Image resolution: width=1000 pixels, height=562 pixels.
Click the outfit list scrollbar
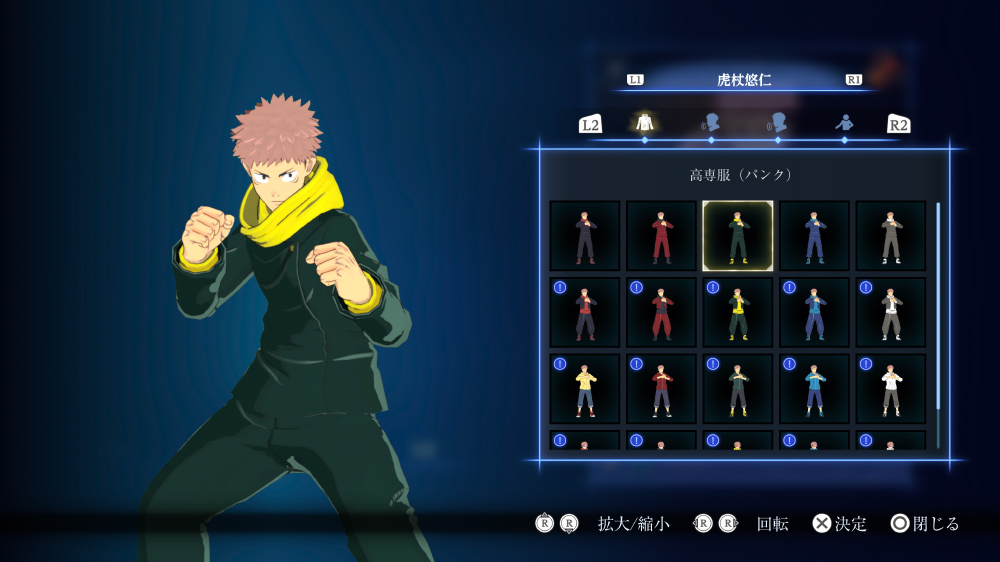[938, 305]
